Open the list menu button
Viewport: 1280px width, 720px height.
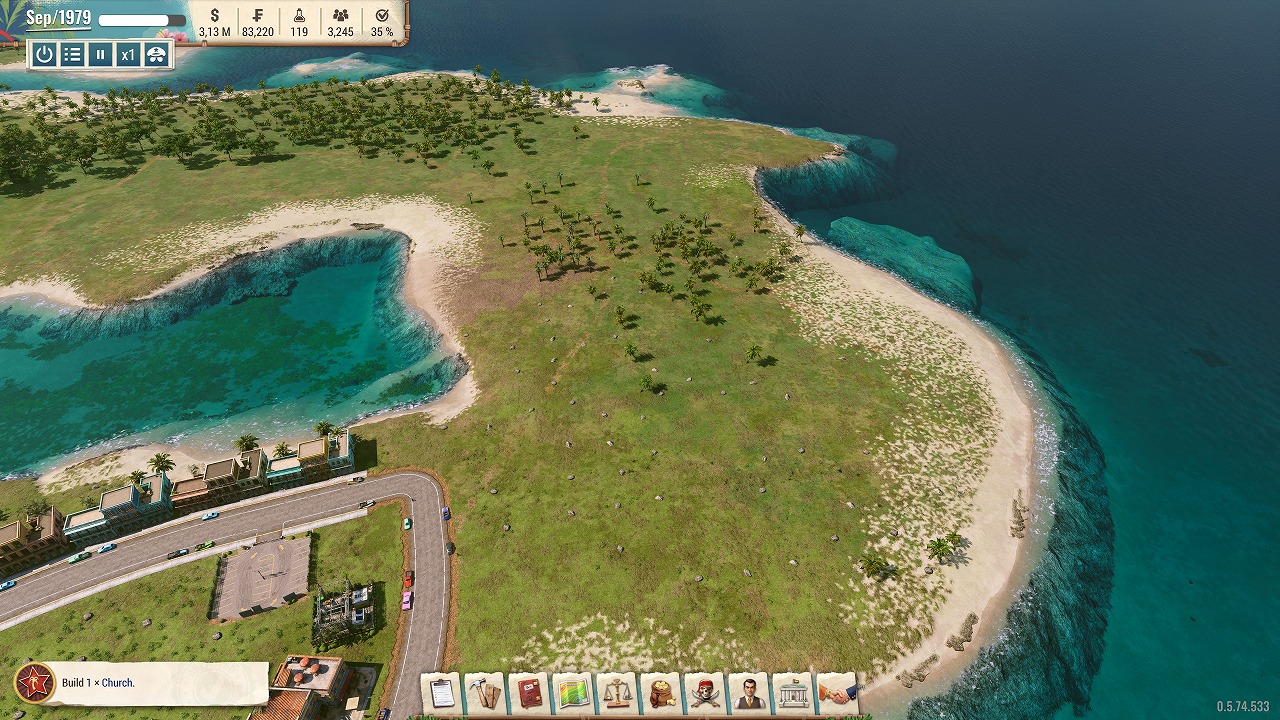click(x=72, y=55)
